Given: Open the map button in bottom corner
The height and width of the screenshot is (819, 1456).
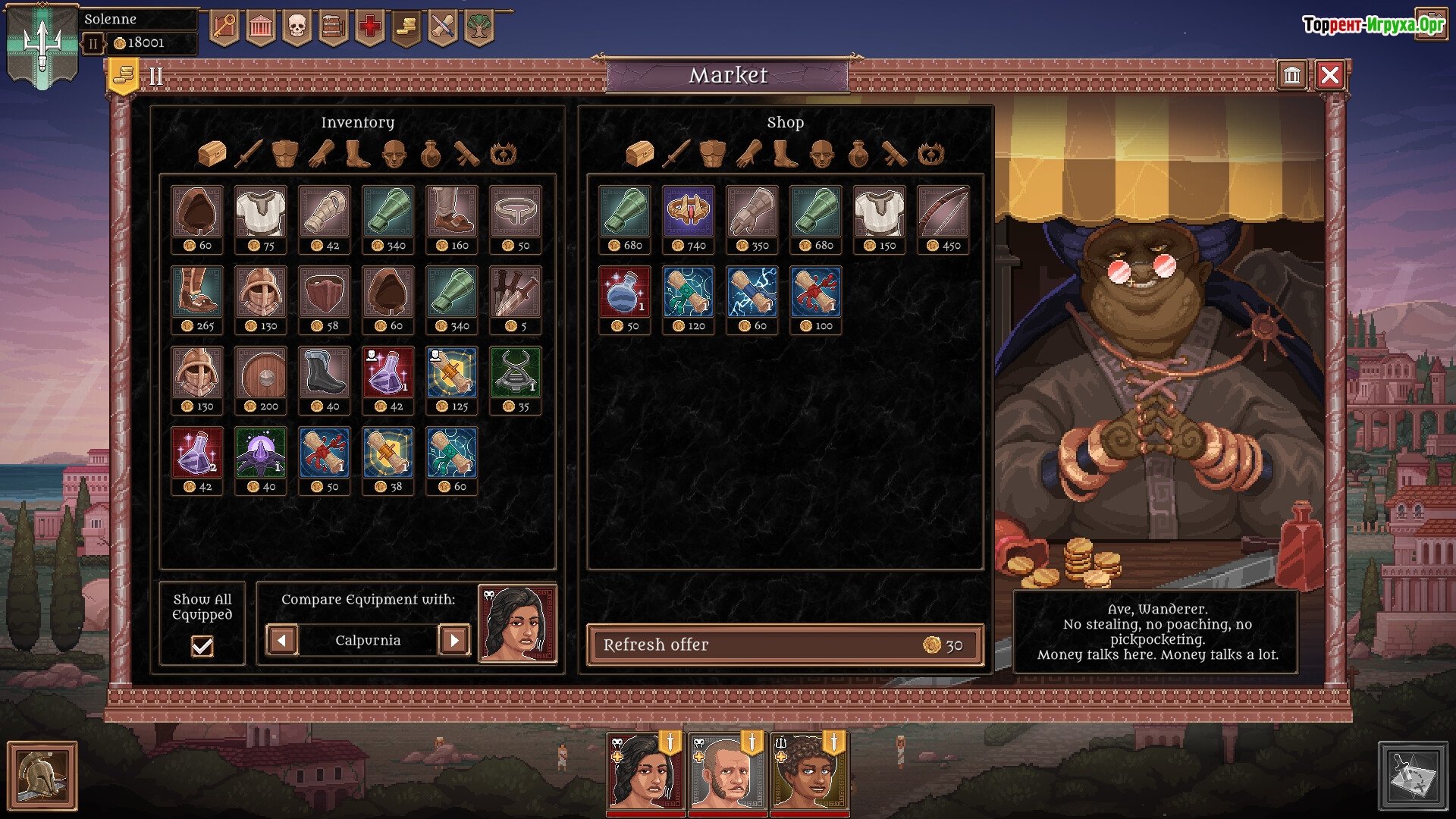Looking at the screenshot, I should click(1413, 776).
